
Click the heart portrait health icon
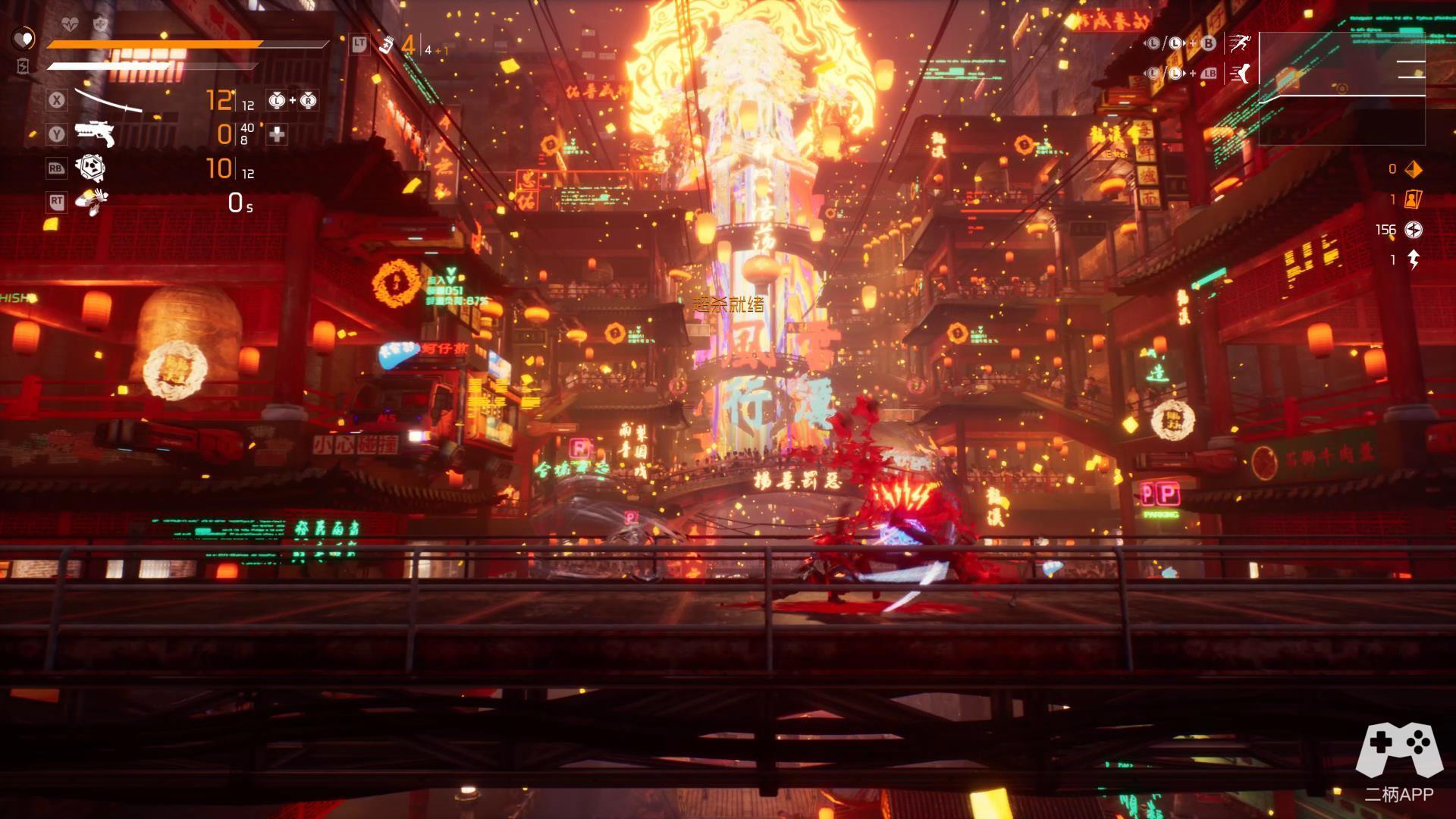pos(24,38)
